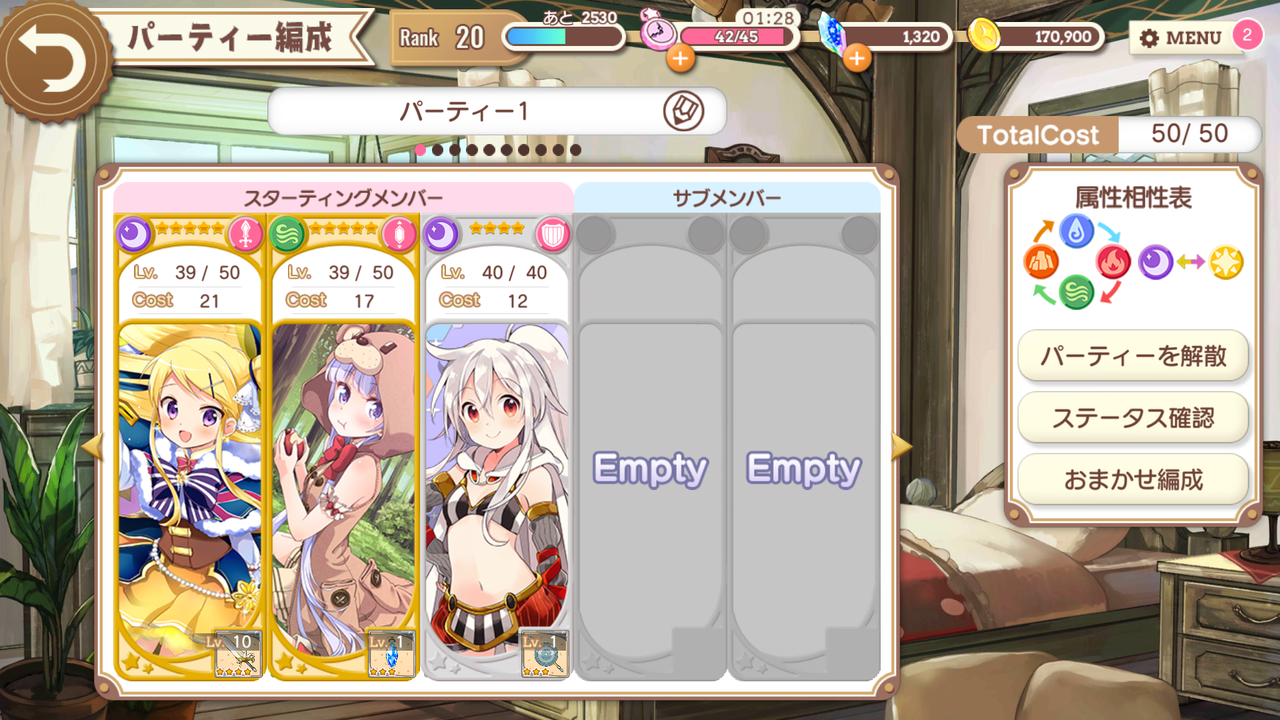1280x720 pixels.
Task: Open the MENU gear with notification badge
Action: tap(1185, 38)
